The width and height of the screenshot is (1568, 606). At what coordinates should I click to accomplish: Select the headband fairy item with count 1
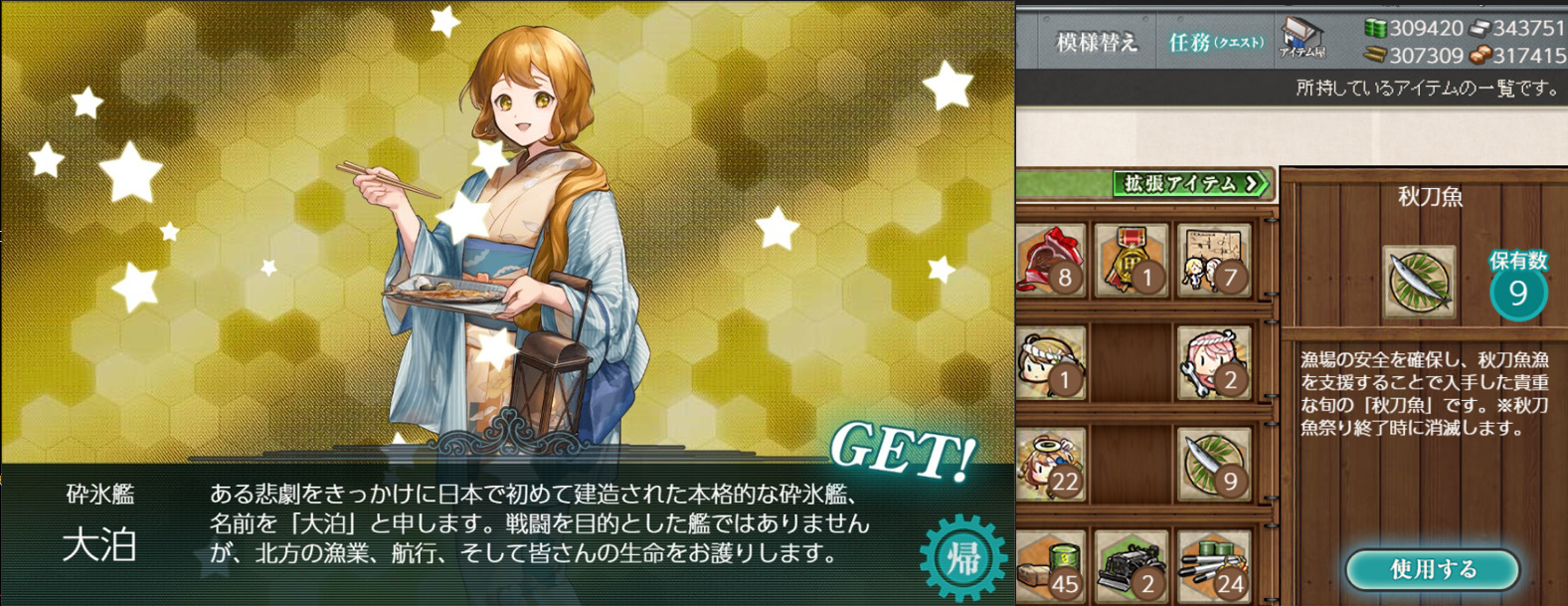1050,361
